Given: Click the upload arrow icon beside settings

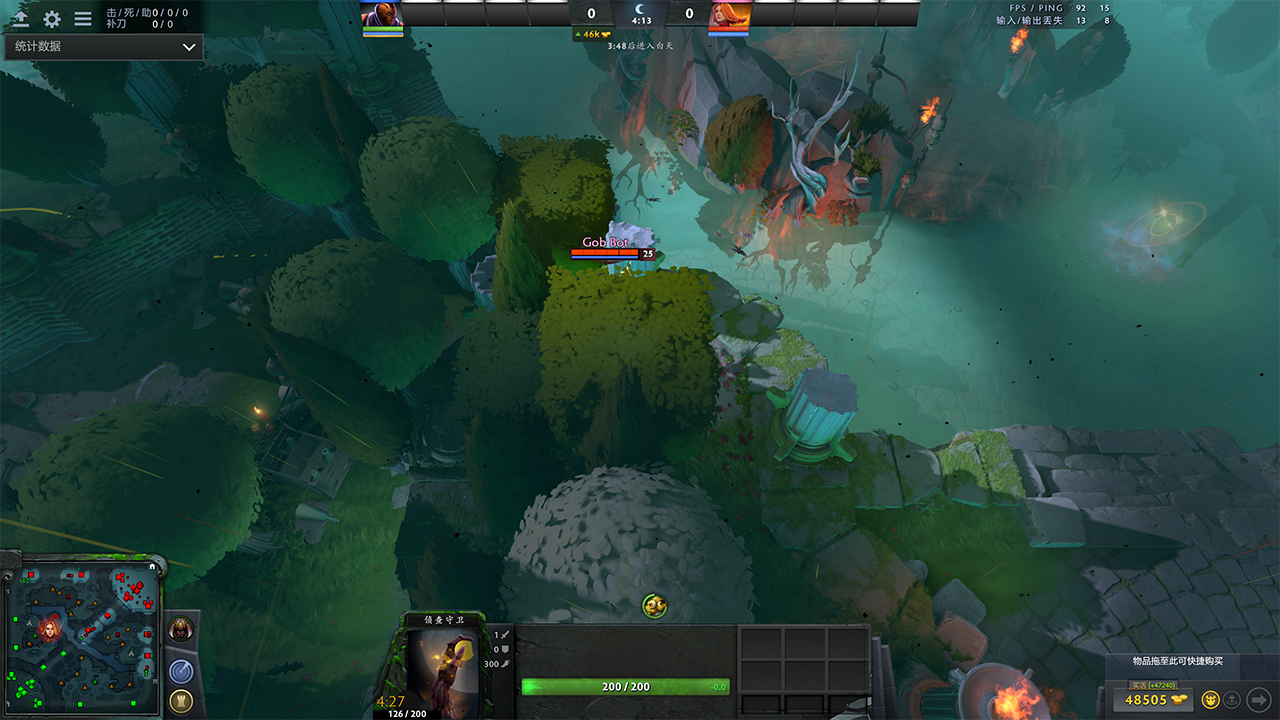Looking at the screenshot, I should click(x=20, y=19).
